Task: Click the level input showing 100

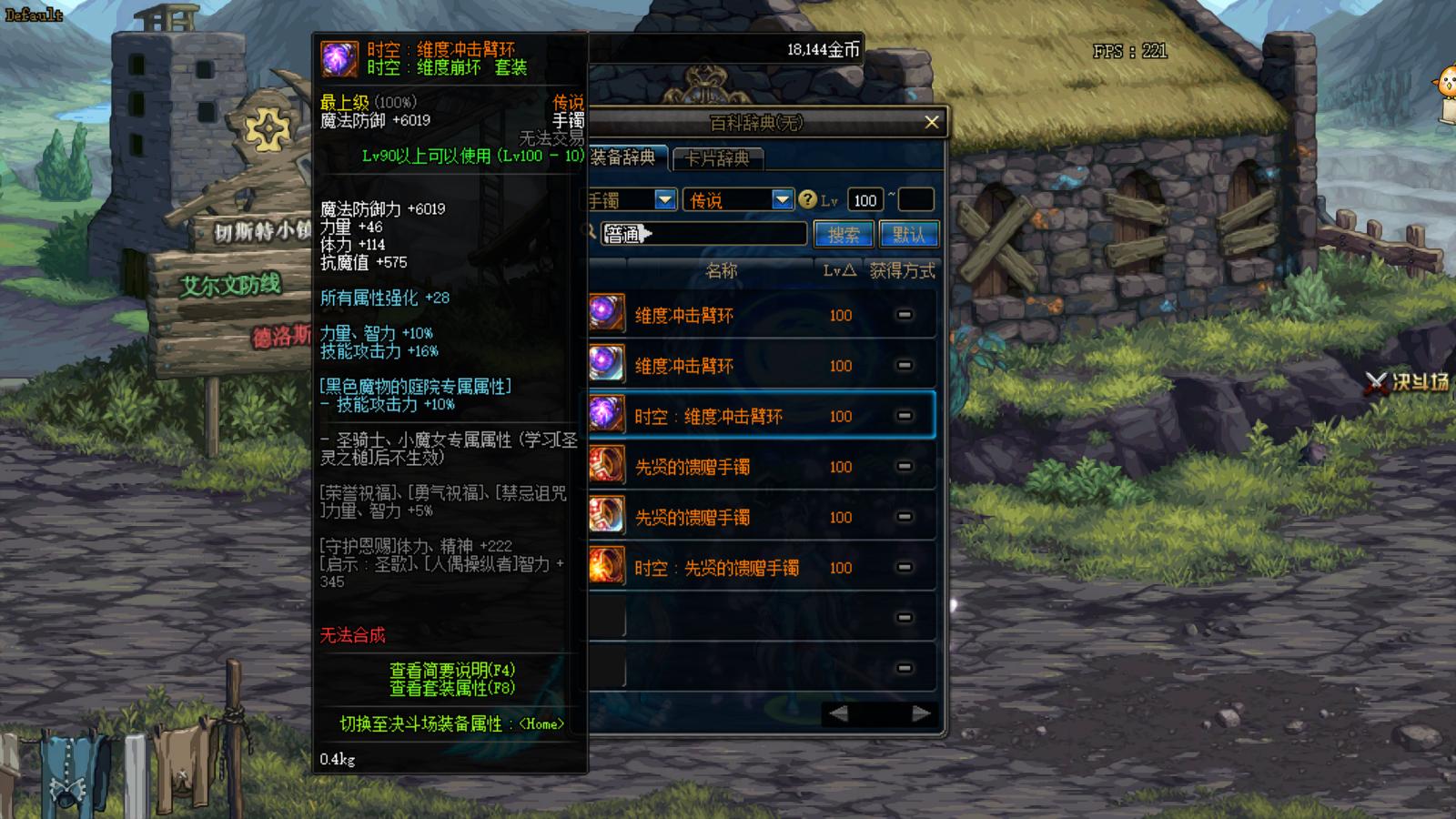Action: tap(865, 199)
